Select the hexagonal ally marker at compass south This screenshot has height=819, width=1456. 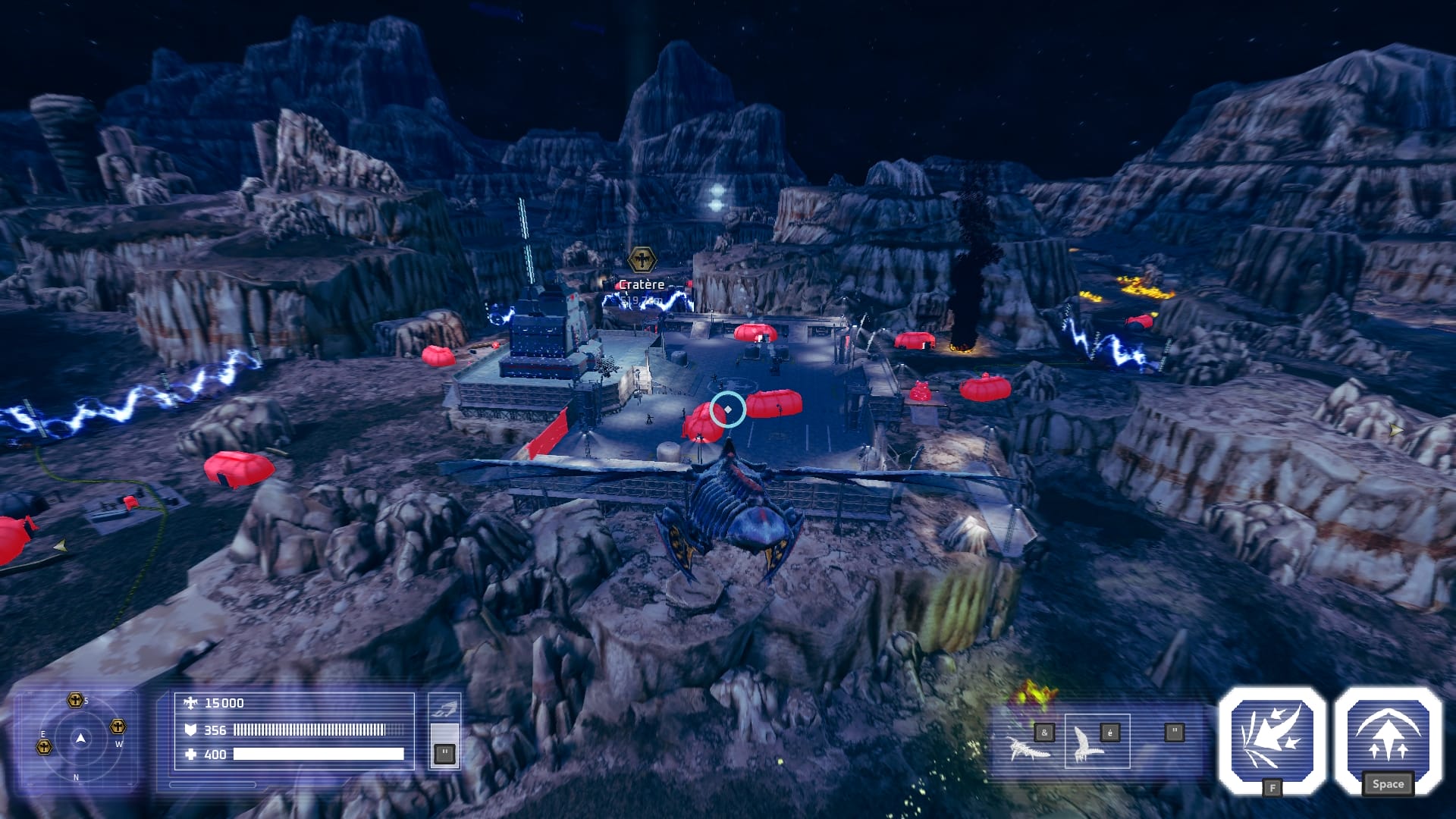pos(76,699)
